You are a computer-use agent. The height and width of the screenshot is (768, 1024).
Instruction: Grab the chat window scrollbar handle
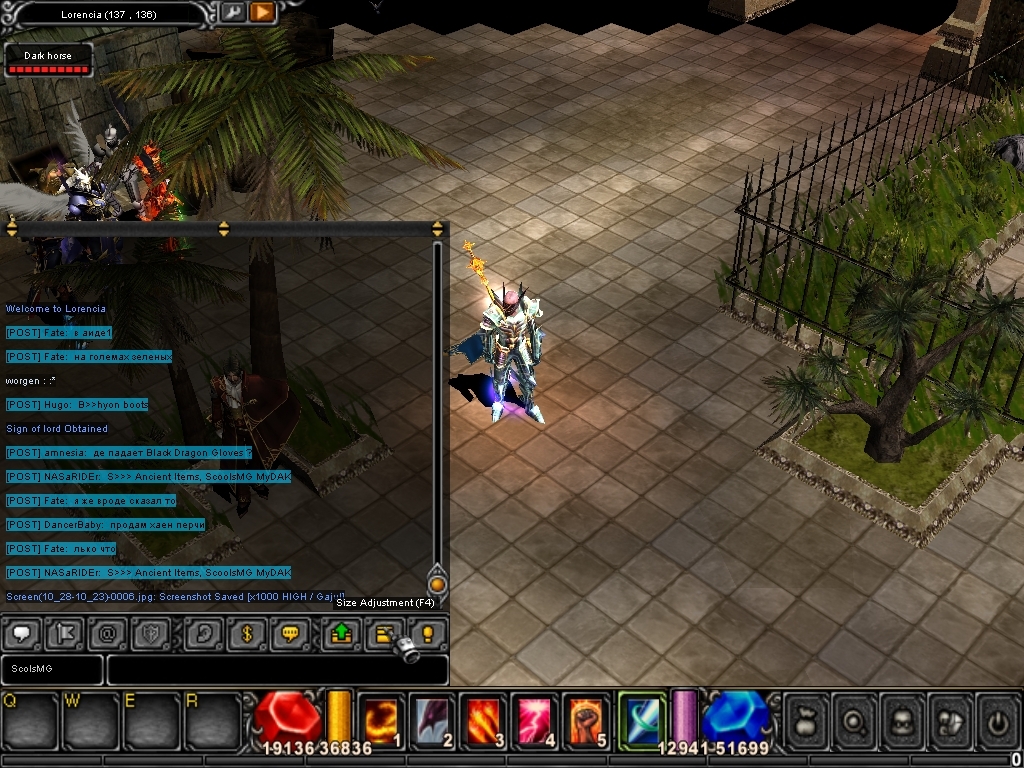[437, 584]
